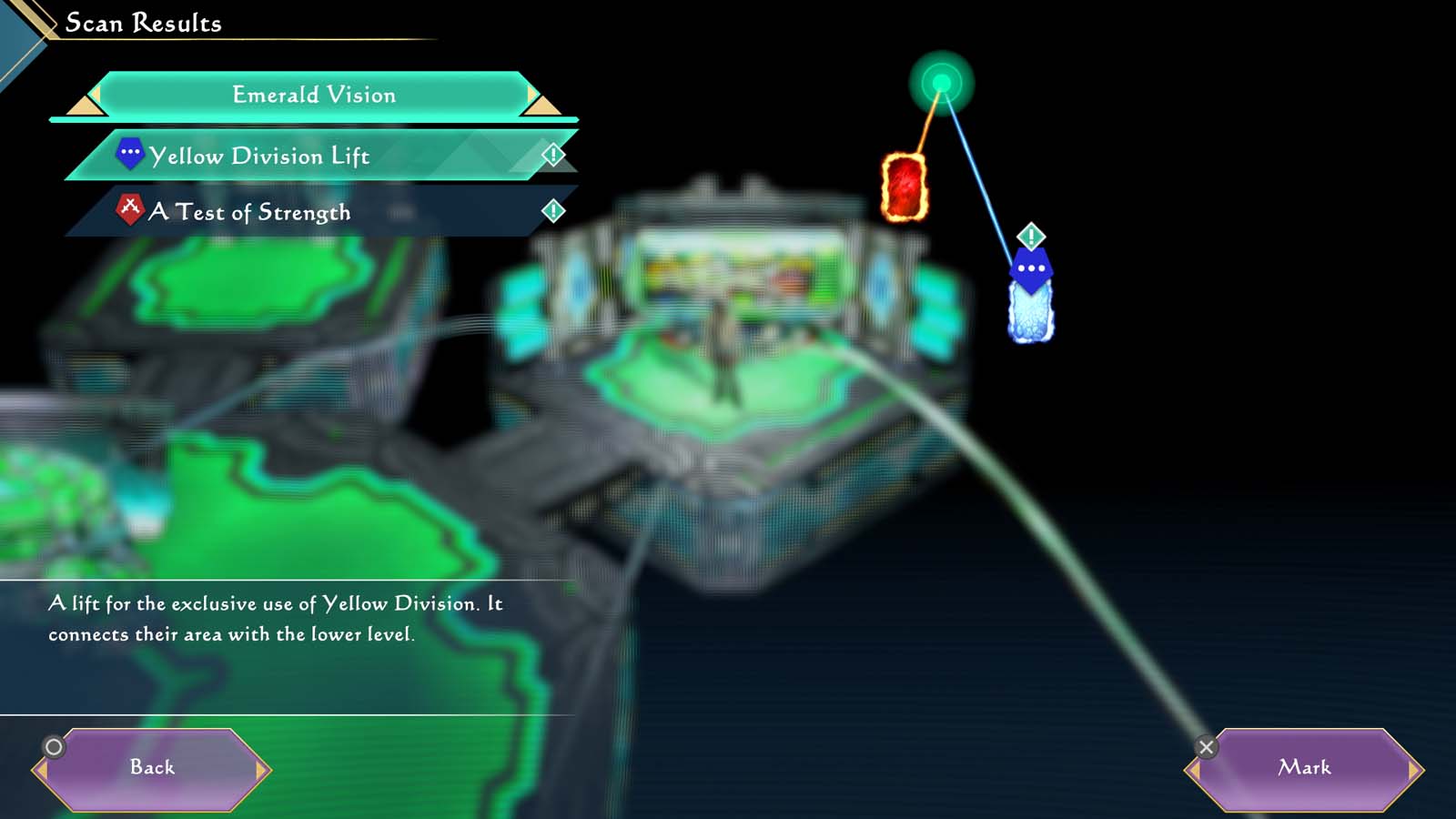Click the Scan Results title
This screenshot has width=1456, height=819.
[142, 23]
